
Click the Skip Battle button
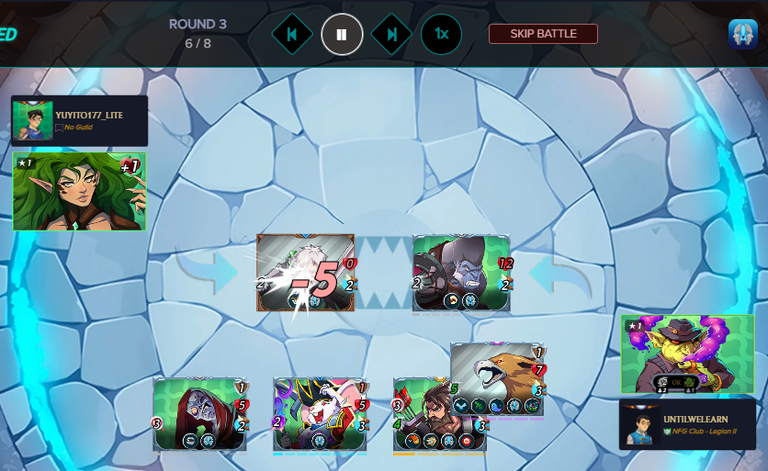[x=543, y=34]
